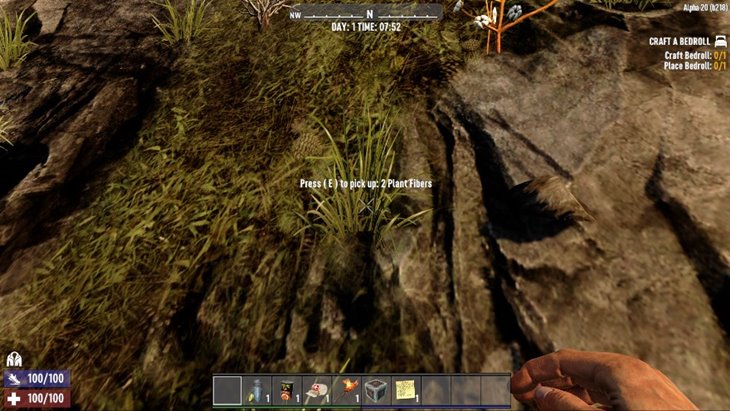The height and width of the screenshot is (411, 730).
Task: Click the bedroll quest icon
Action: [x=720, y=41]
